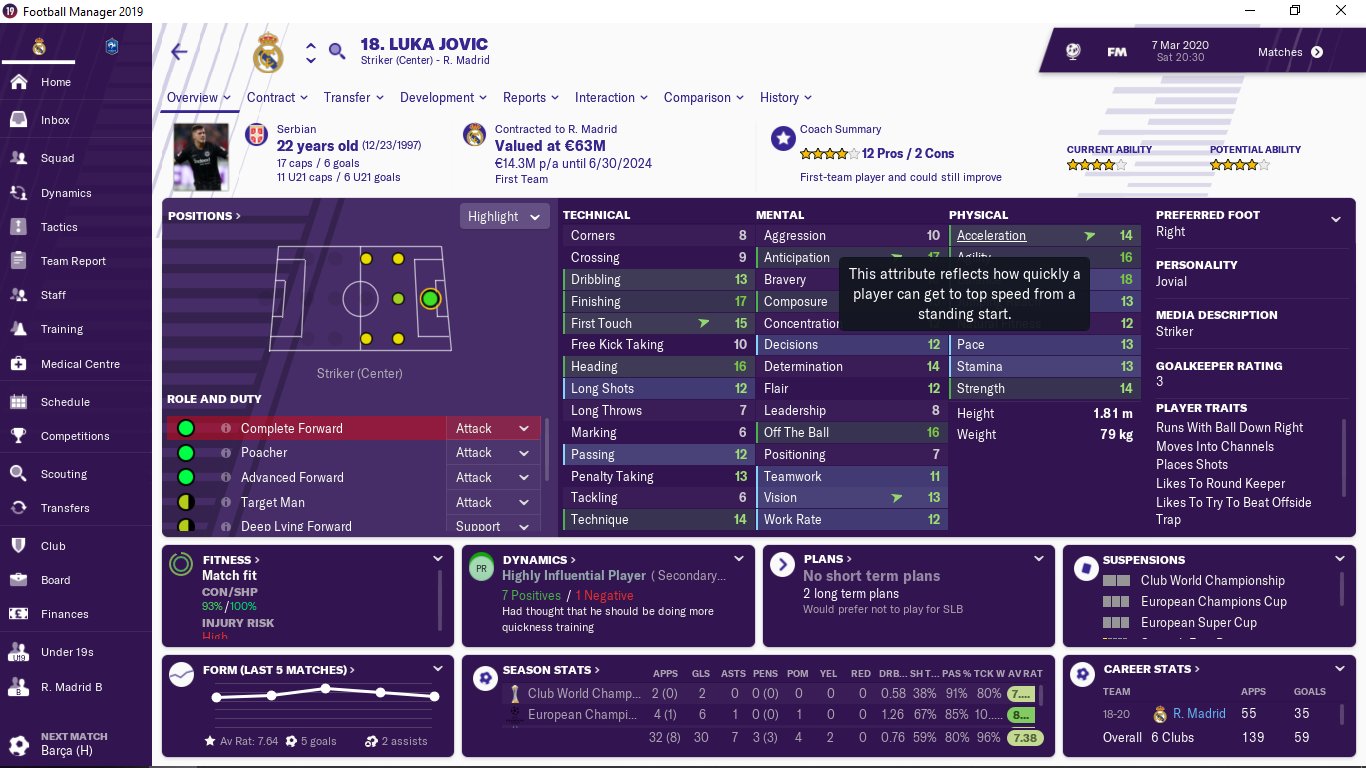Image resolution: width=1366 pixels, height=768 pixels.
Task: Open the player search magnifier
Action: (337, 51)
